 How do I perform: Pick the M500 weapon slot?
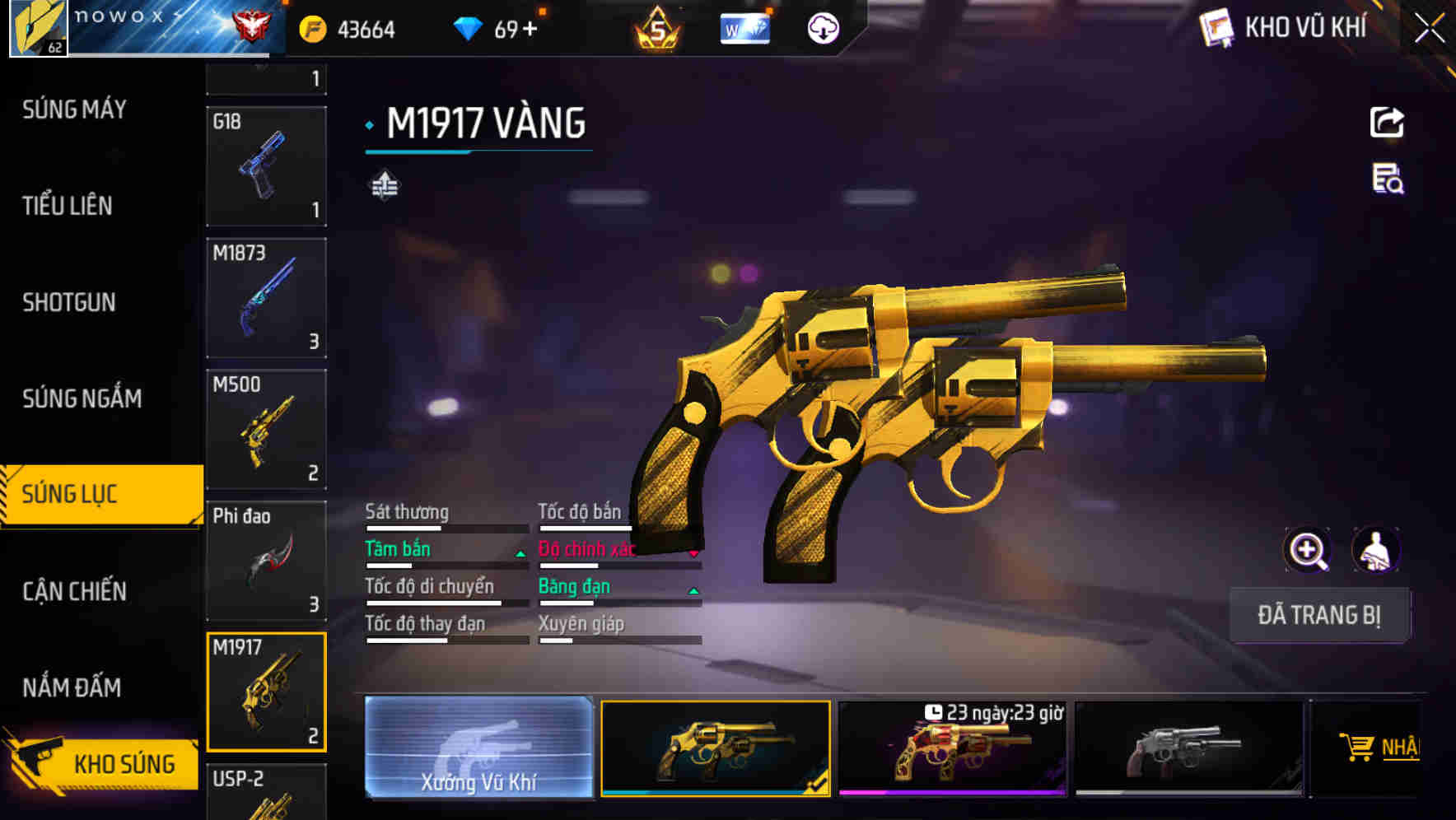[266, 429]
